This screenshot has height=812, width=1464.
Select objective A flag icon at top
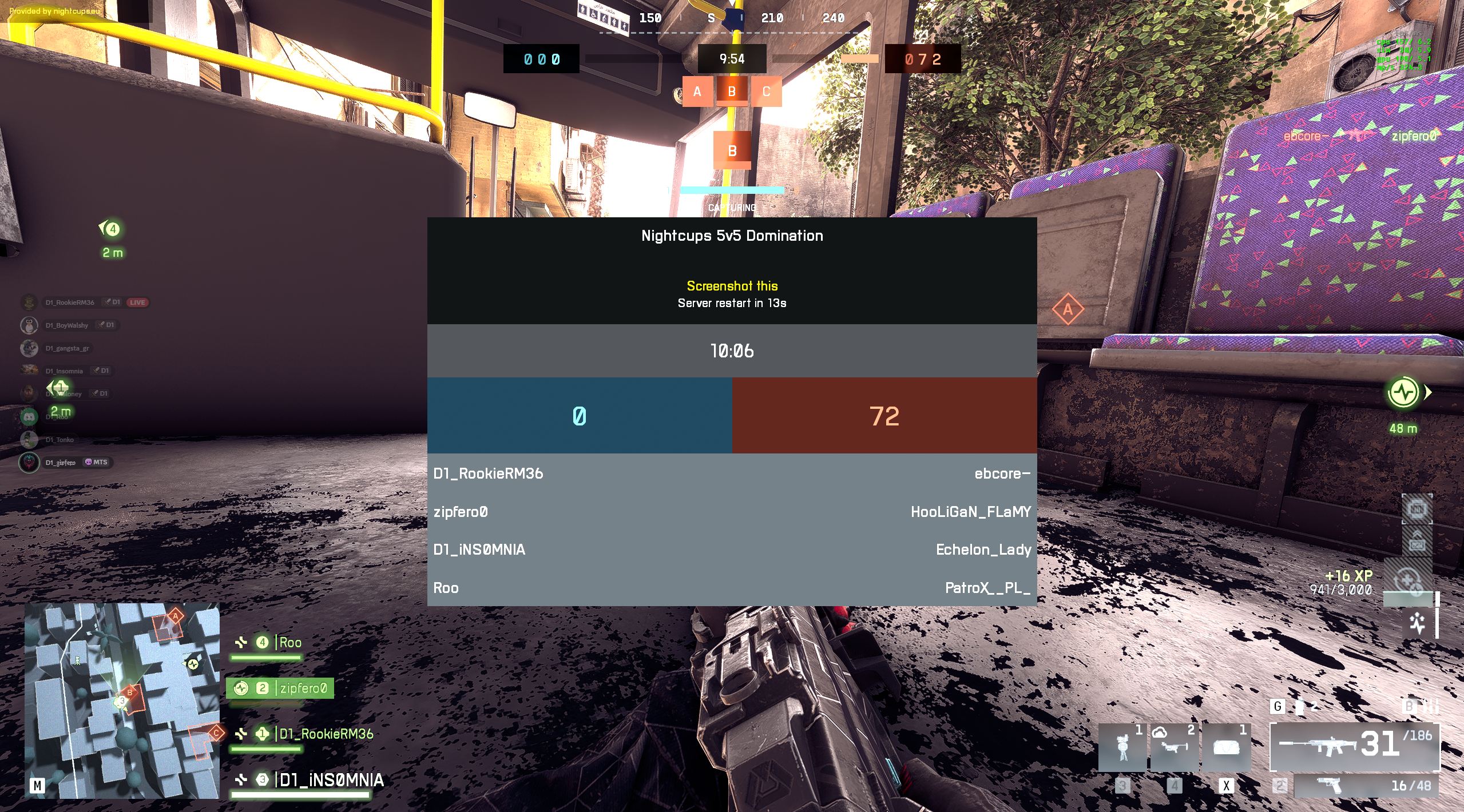pyautogui.click(x=697, y=91)
